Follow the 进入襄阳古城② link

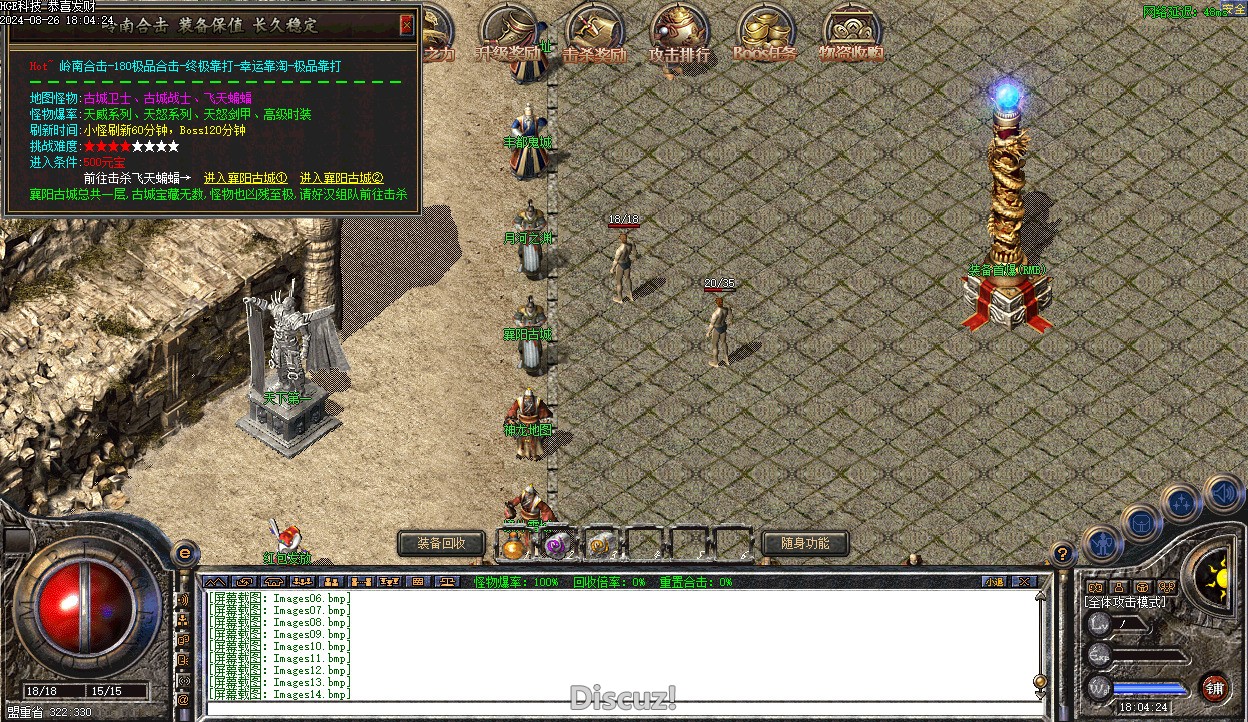(341, 178)
